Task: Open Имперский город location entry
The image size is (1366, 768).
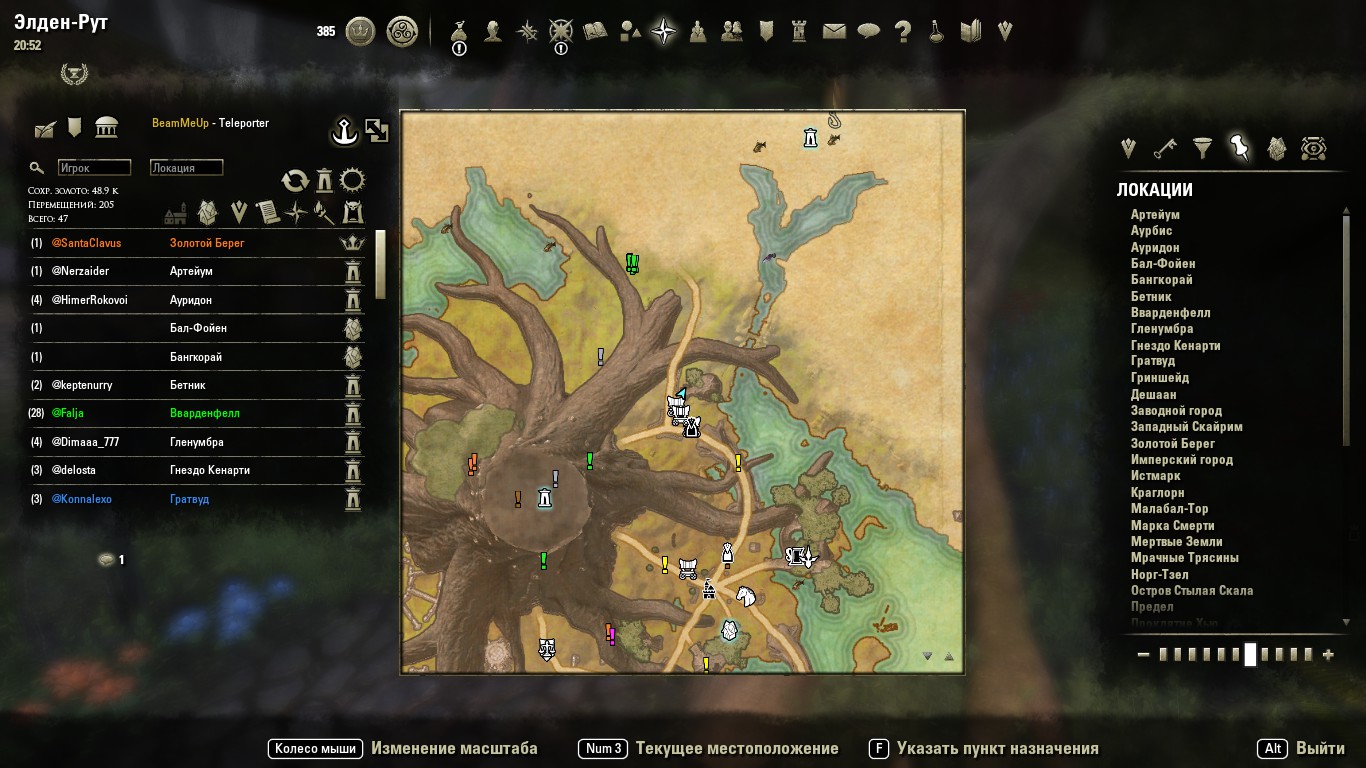Action: coord(1181,460)
